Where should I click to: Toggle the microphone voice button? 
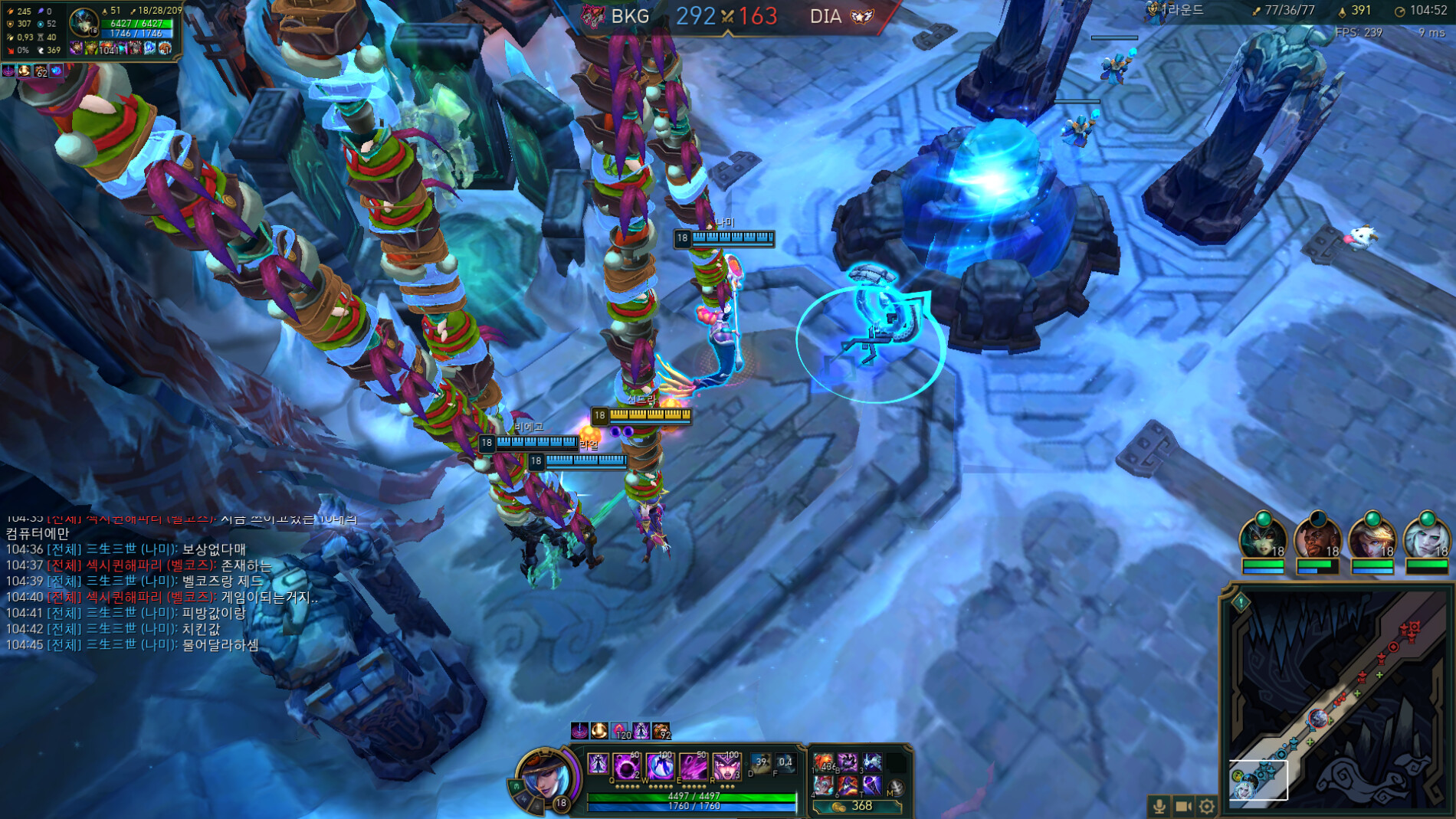1159,806
